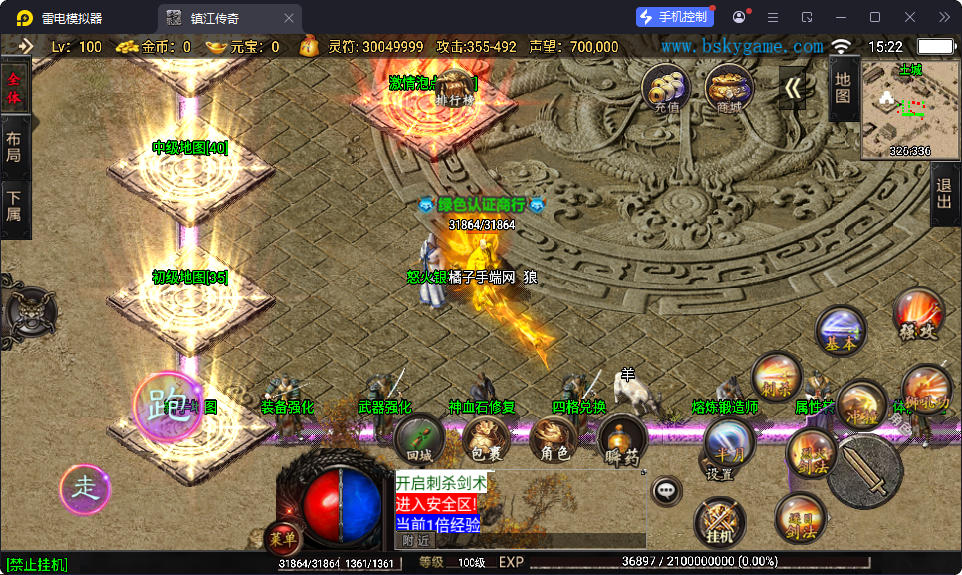Switch to 走 walk mode

pyautogui.click(x=85, y=489)
